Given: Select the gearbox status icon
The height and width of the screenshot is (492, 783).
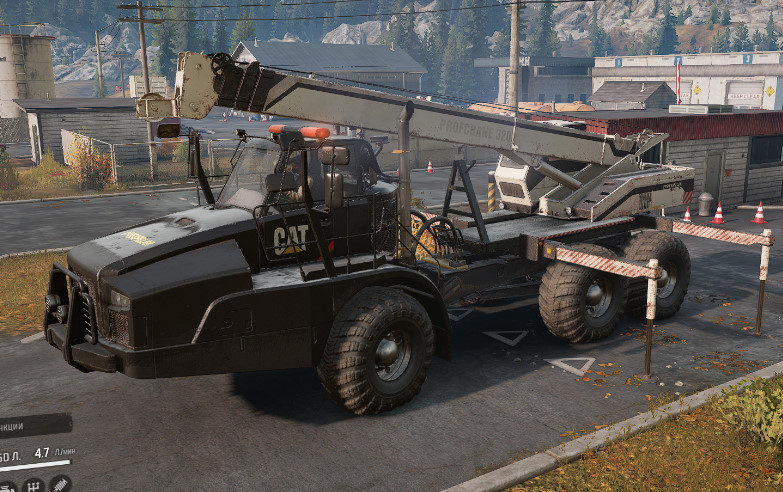Looking at the screenshot, I should pyautogui.click(x=33, y=484).
